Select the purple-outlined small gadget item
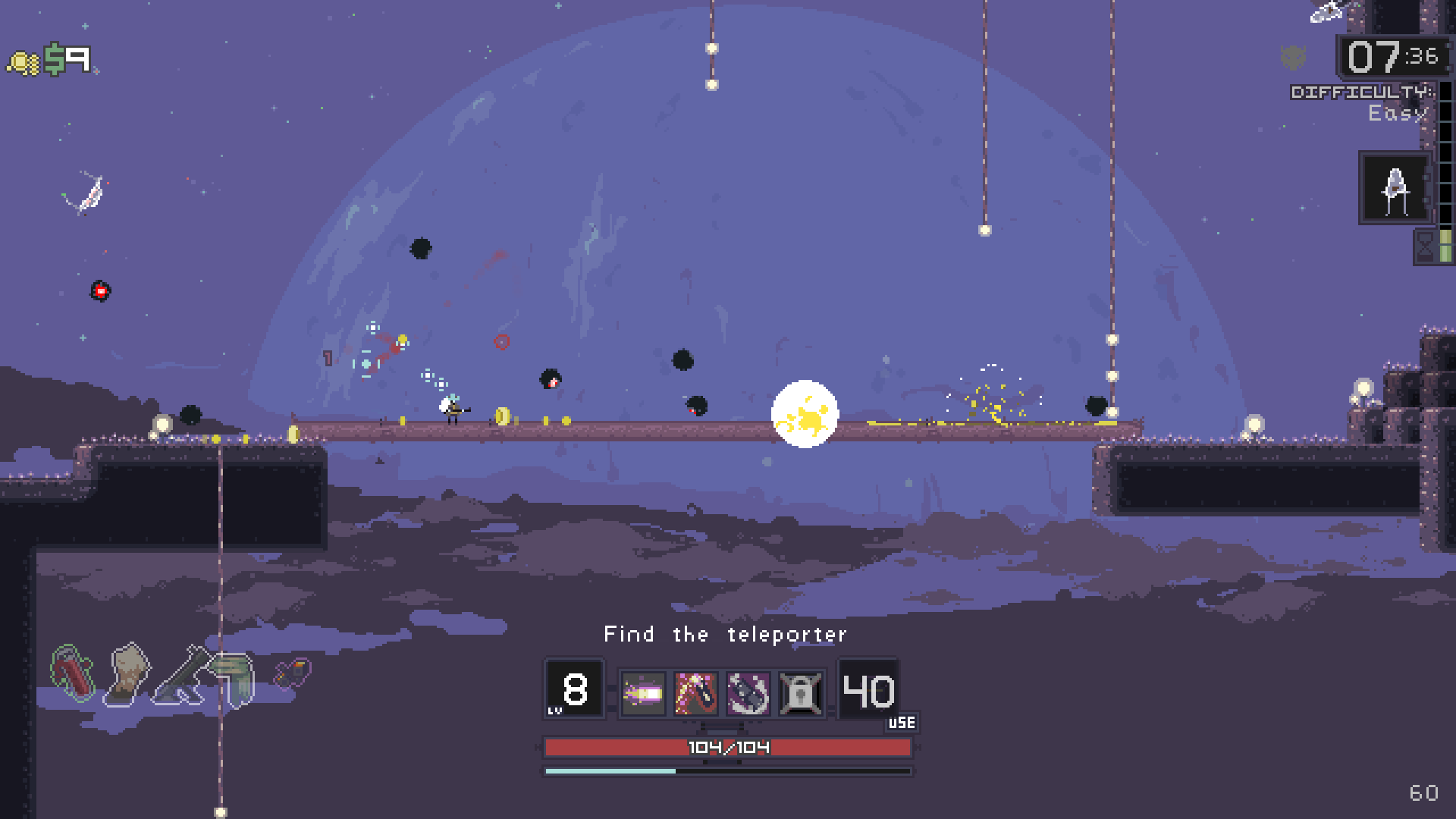This screenshot has height=819, width=1456. (x=292, y=672)
